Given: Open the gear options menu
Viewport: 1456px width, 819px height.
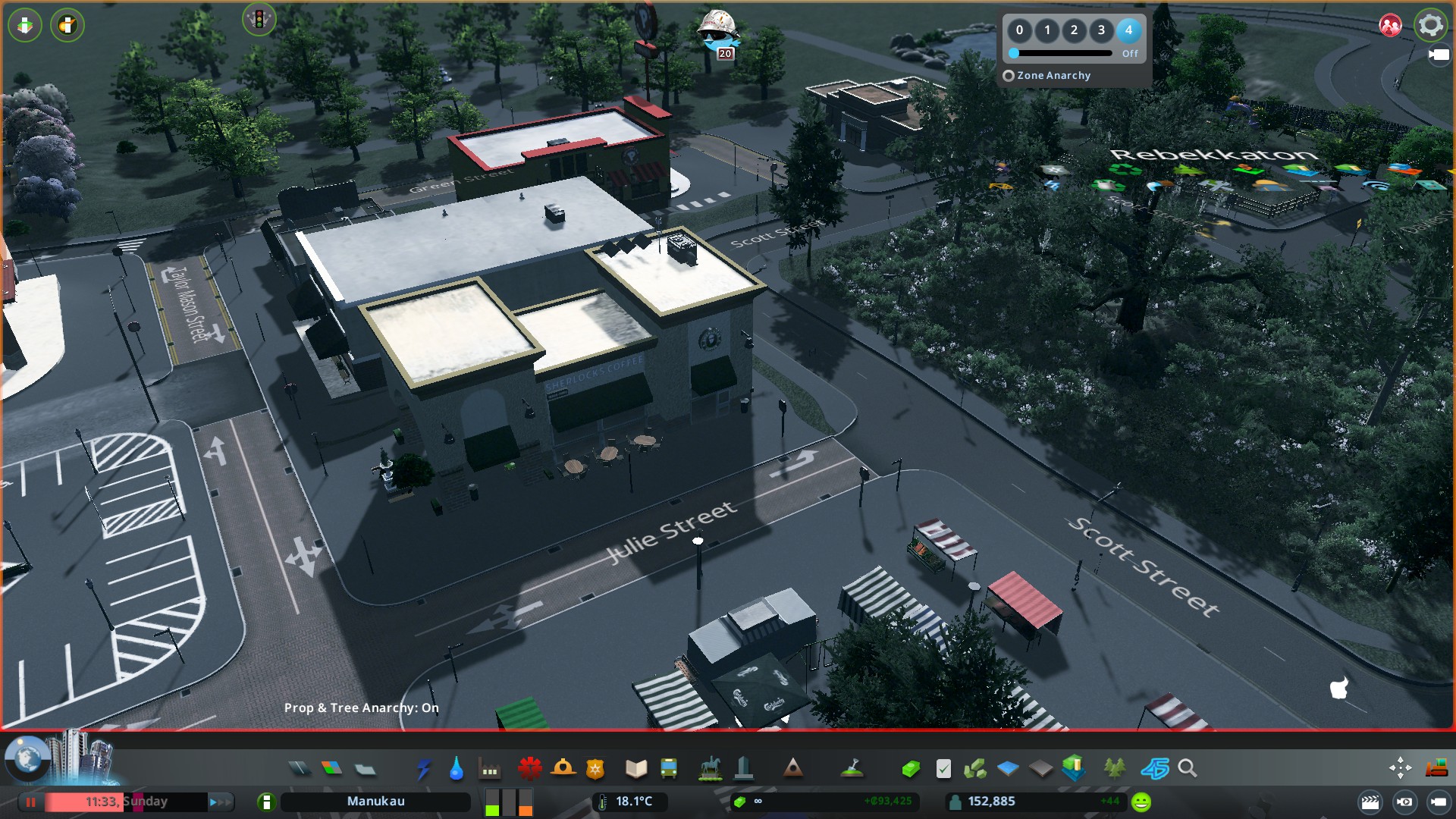Looking at the screenshot, I should point(1430,25).
